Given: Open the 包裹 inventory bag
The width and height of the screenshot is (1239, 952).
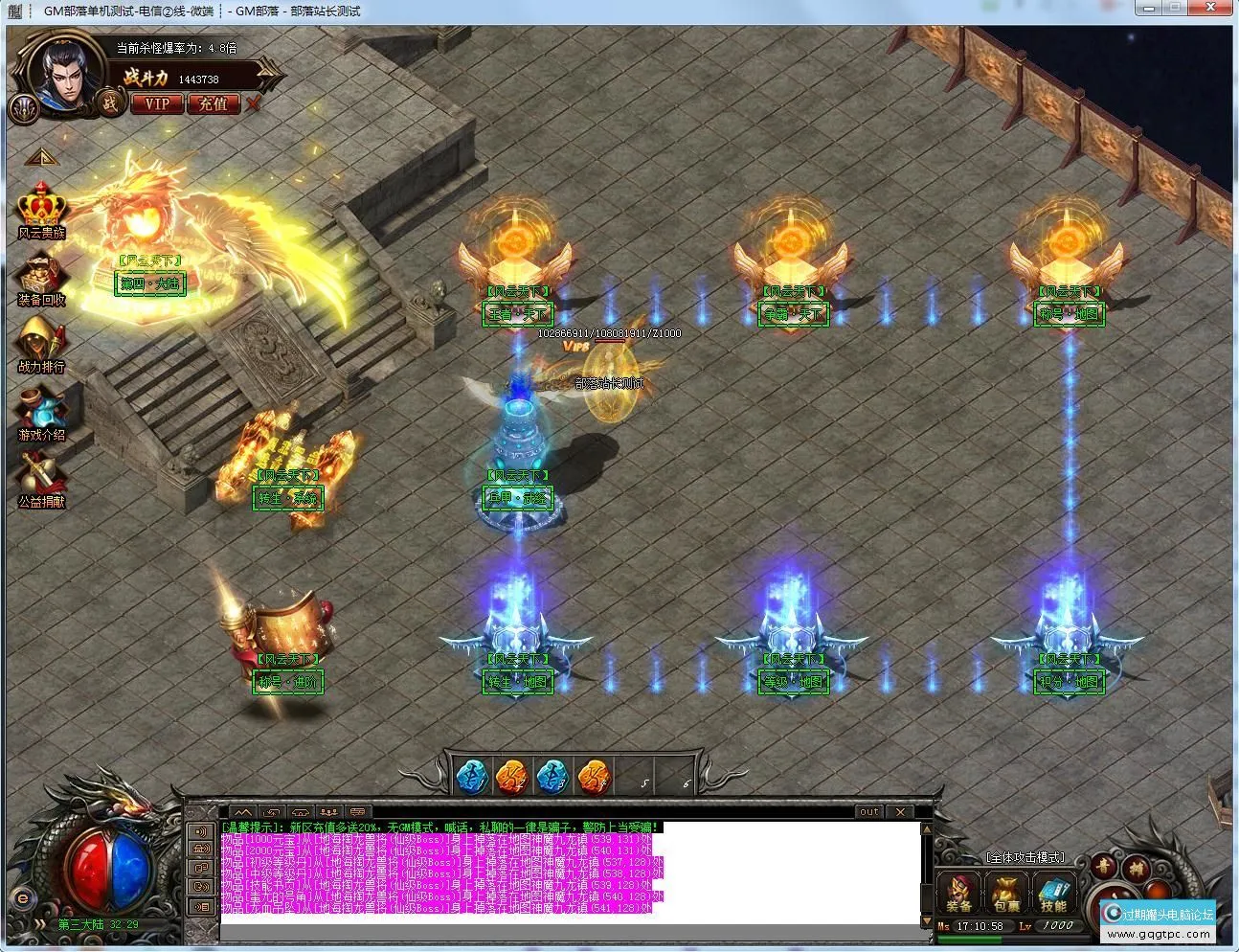Looking at the screenshot, I should coord(1005,893).
